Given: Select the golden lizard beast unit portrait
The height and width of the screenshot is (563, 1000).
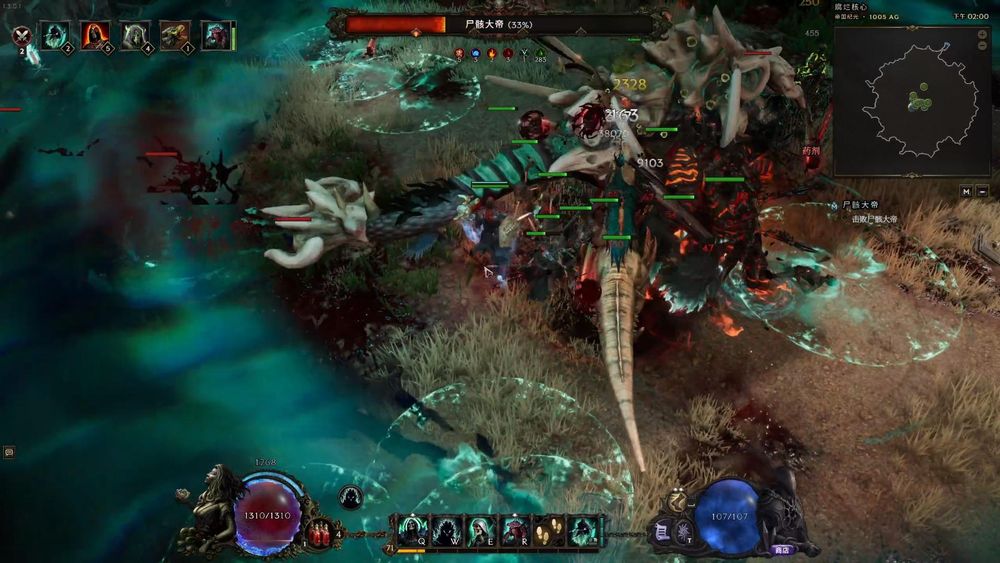Looking at the screenshot, I should (175, 35).
